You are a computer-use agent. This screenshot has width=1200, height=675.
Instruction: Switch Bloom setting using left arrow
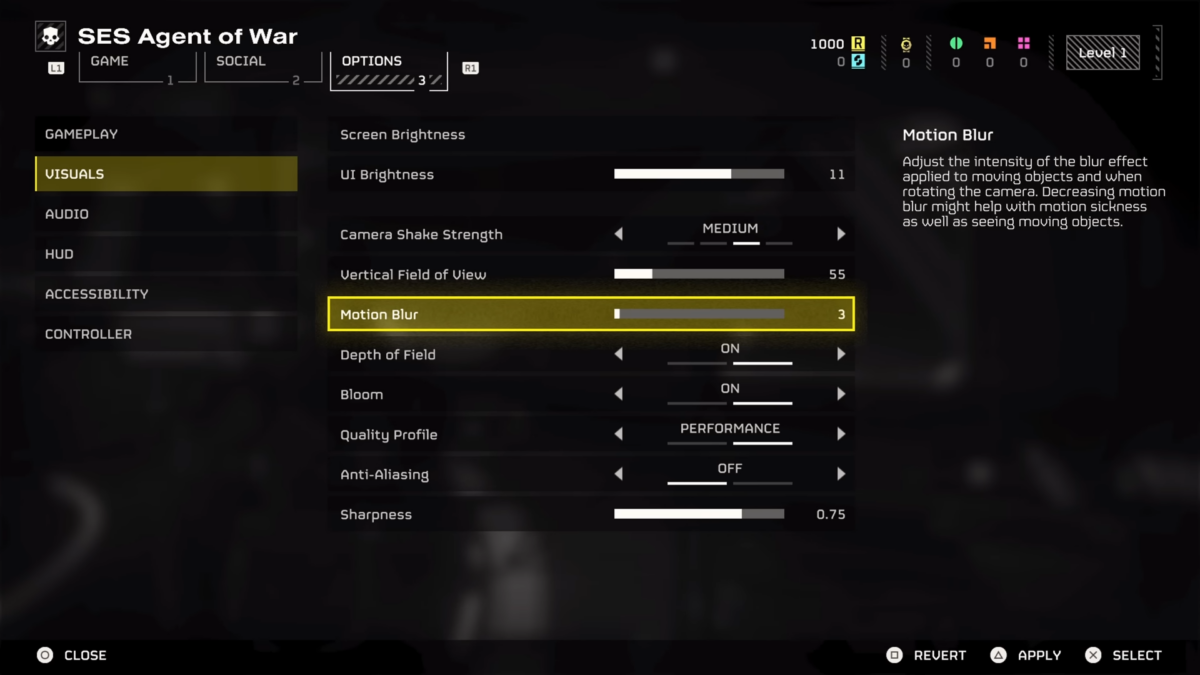tap(618, 394)
